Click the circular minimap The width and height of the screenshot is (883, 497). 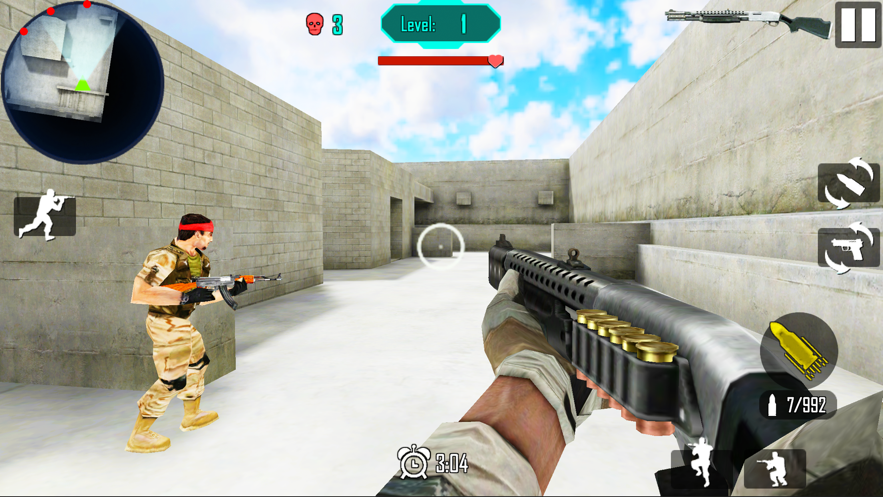(82, 82)
